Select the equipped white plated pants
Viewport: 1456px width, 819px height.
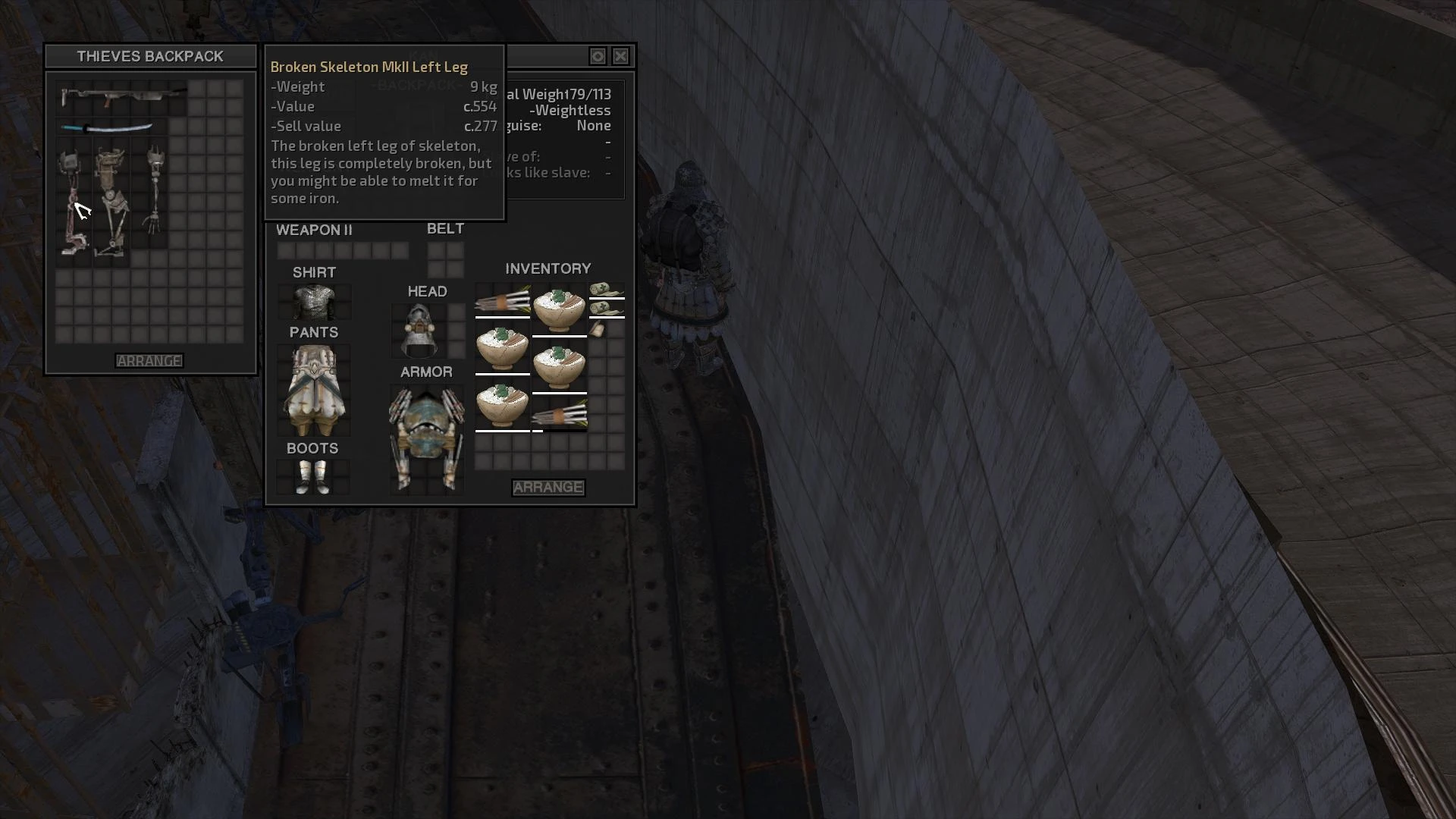[314, 390]
